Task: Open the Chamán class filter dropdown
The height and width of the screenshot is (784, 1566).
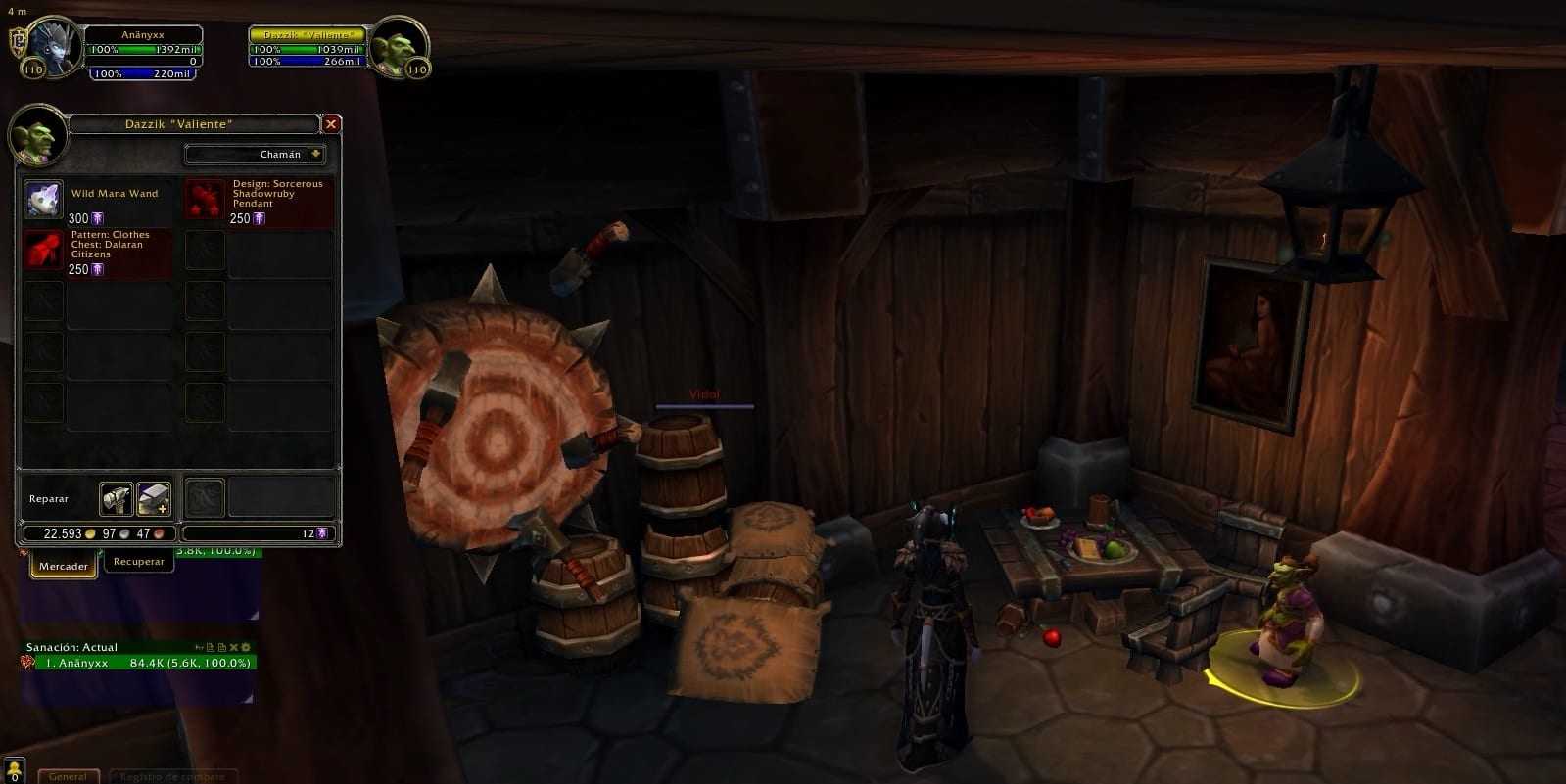Action: tap(315, 155)
